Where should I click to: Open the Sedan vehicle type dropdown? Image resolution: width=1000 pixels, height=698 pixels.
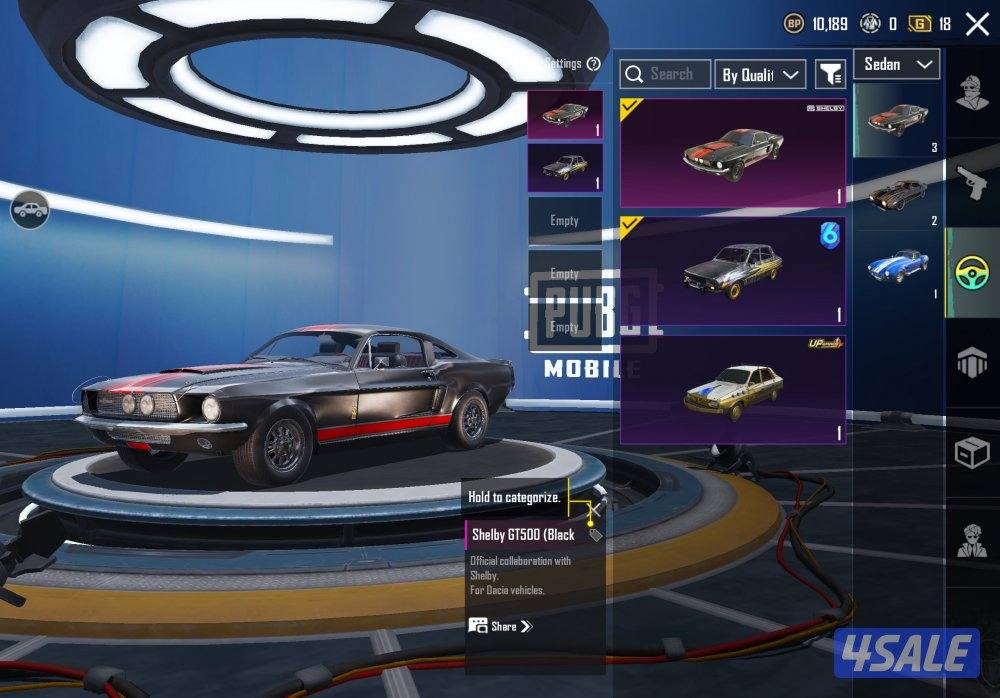click(x=896, y=64)
